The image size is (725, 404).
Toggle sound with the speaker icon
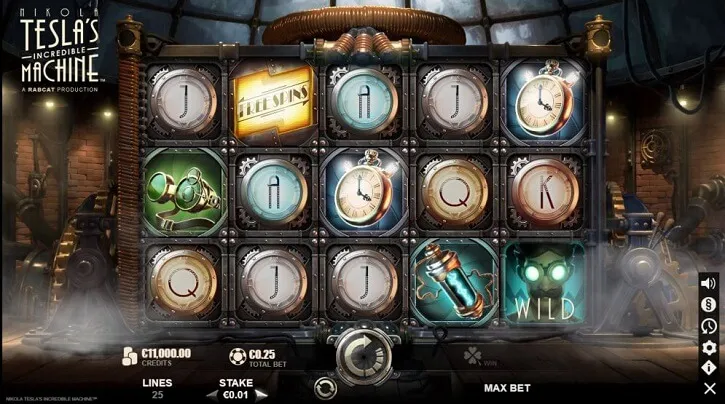[709, 283]
